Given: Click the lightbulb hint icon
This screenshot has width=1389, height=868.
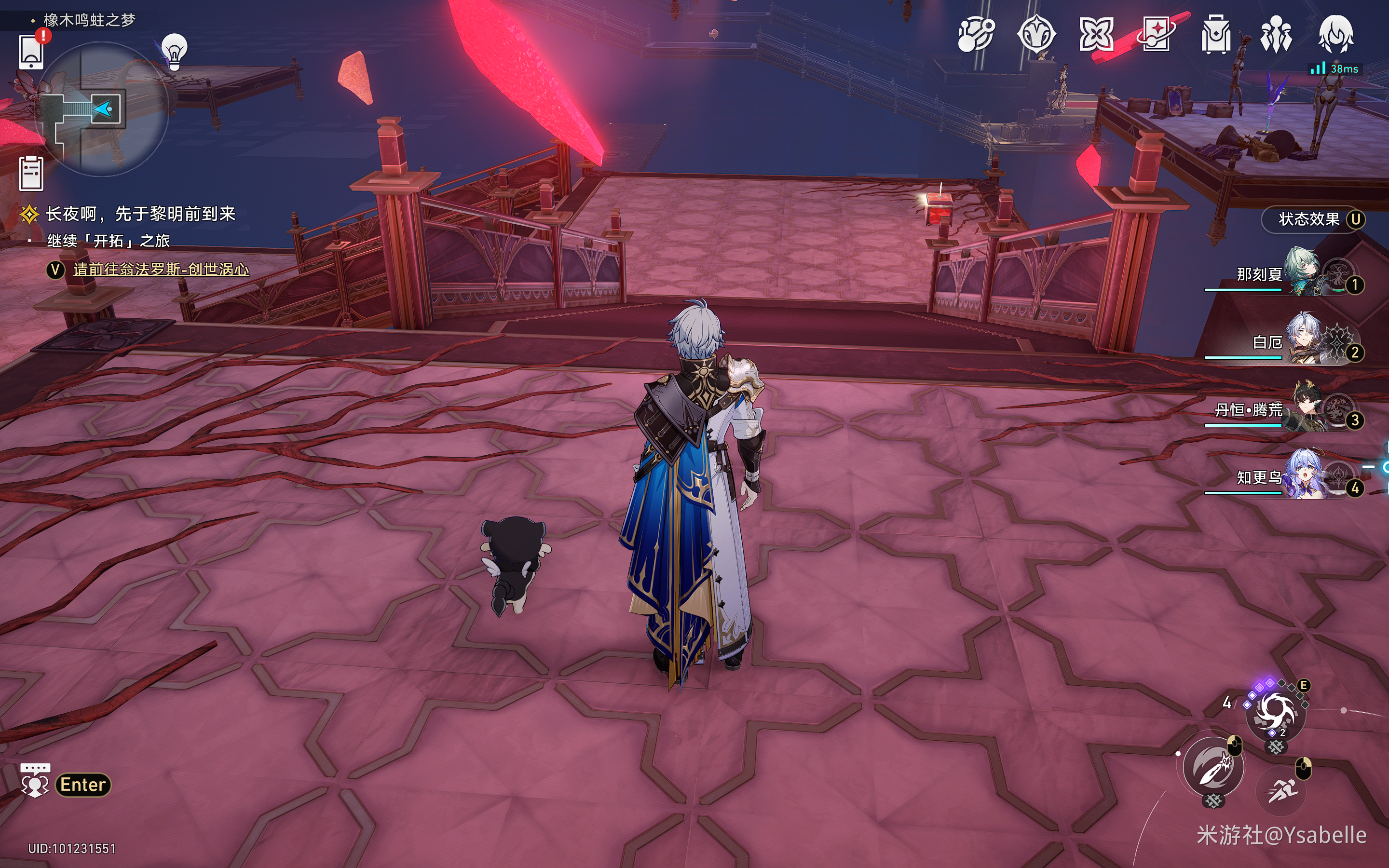Looking at the screenshot, I should [175, 52].
